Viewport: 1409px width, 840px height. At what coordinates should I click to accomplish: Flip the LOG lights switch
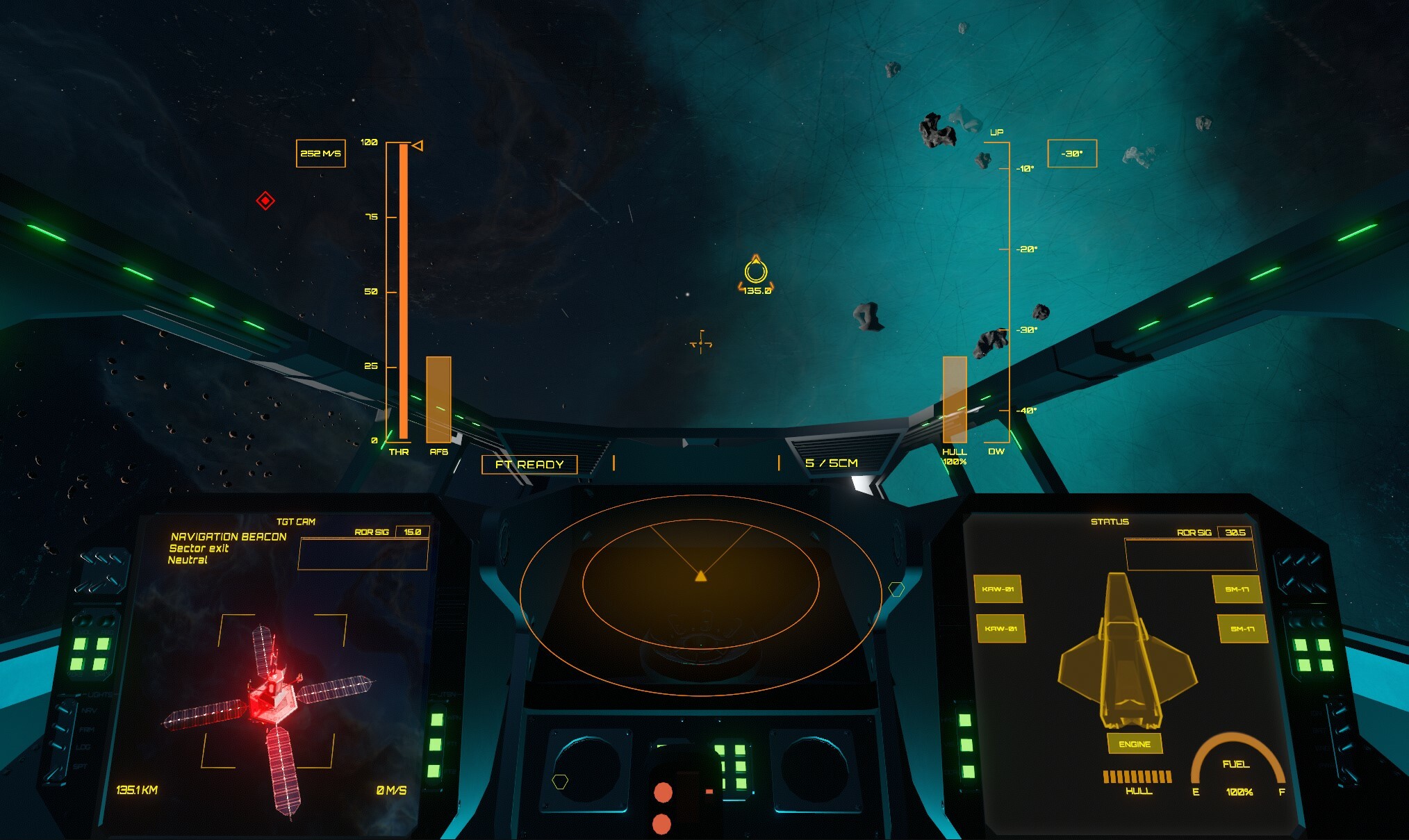pyautogui.click(x=58, y=746)
